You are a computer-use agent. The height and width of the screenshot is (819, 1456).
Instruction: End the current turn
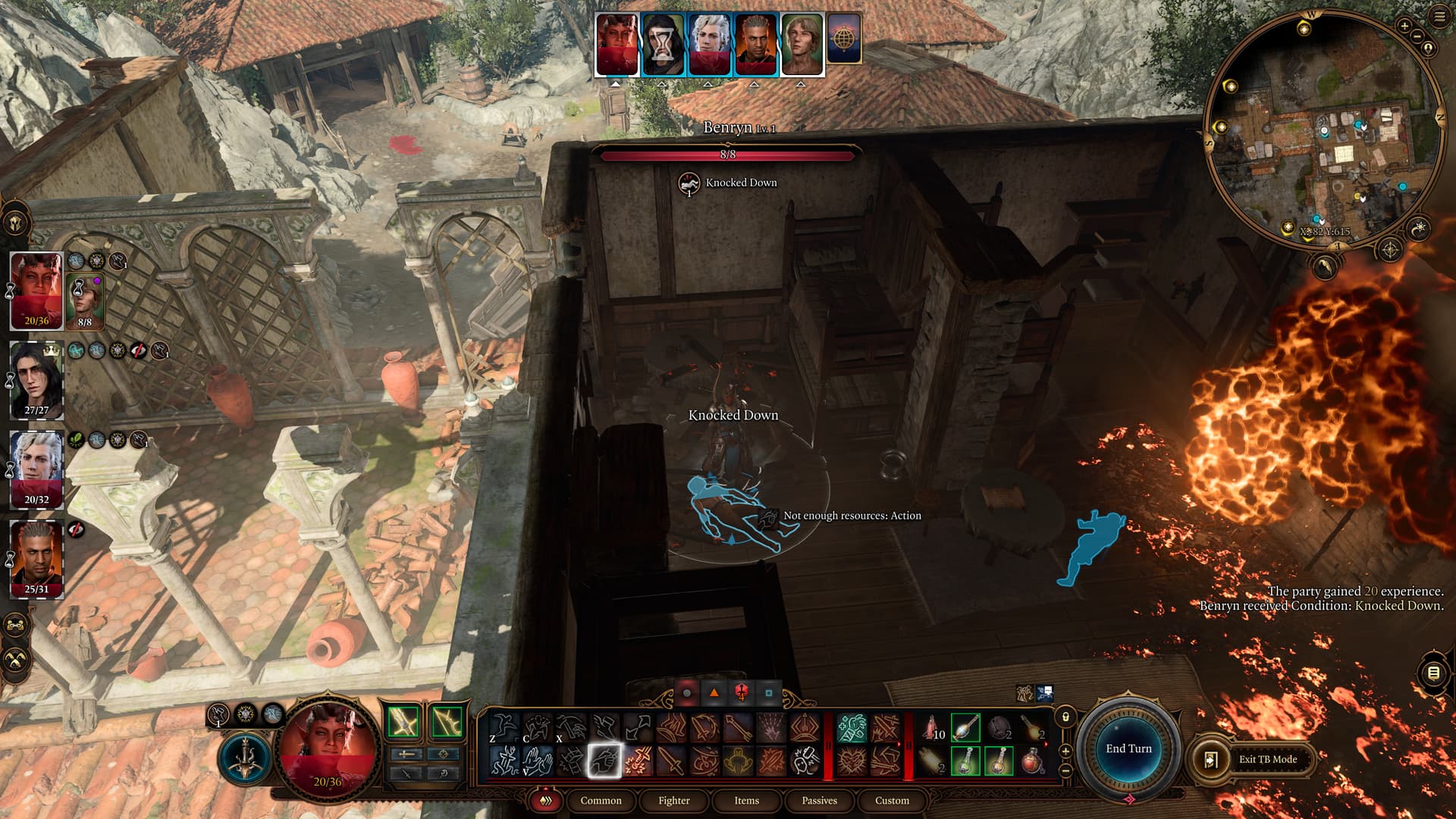coord(1128,748)
